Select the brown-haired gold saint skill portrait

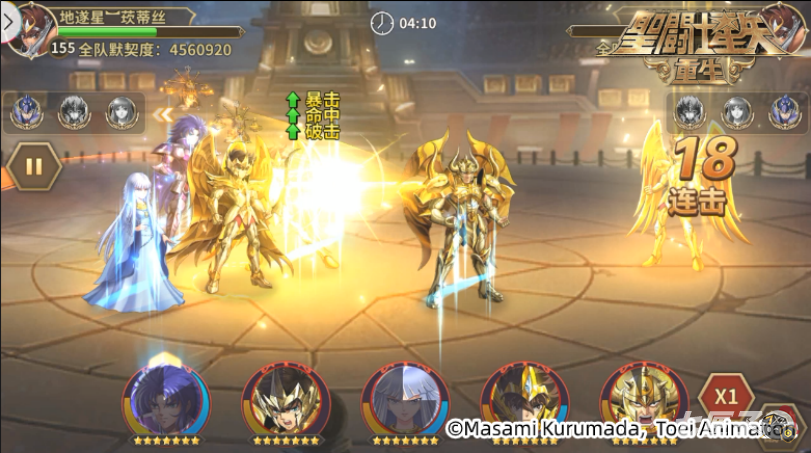[x=523, y=398]
